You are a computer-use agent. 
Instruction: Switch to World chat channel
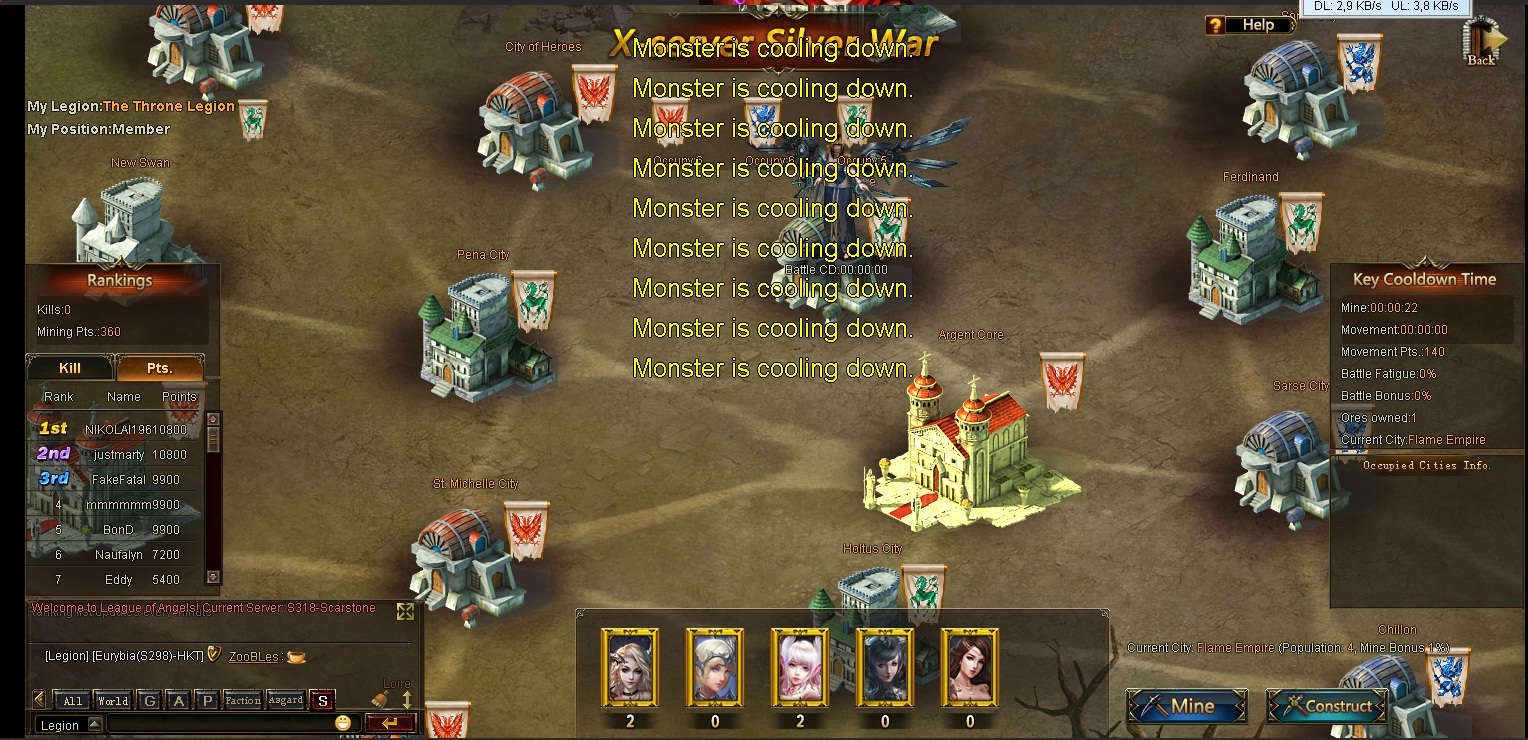tap(112, 701)
